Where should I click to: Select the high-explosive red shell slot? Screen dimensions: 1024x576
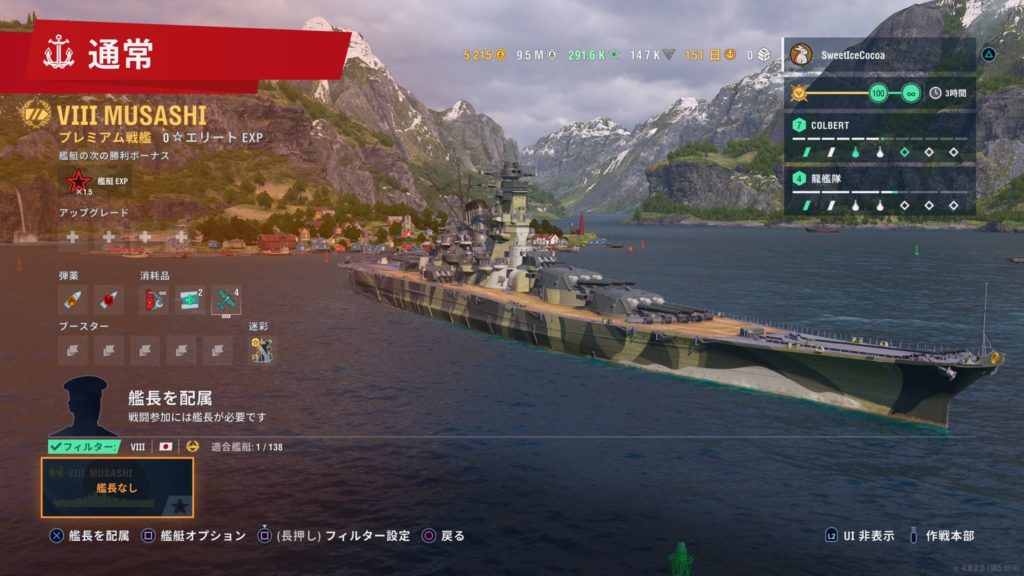coord(108,299)
